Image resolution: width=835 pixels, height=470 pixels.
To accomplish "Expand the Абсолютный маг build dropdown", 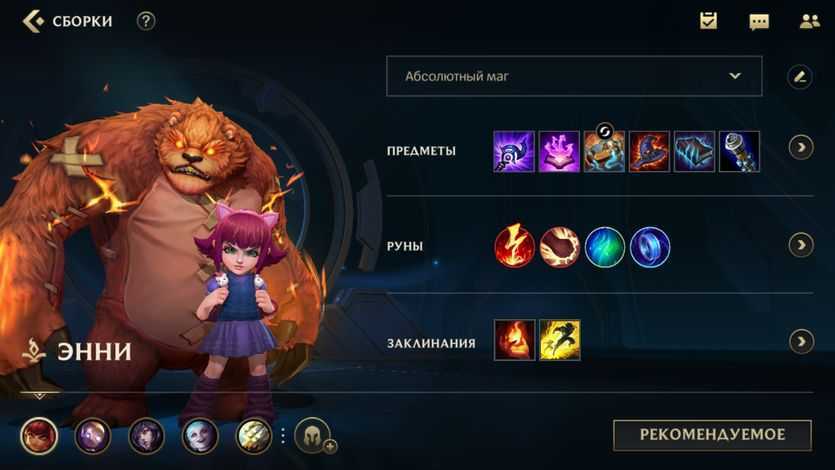I will (574, 76).
